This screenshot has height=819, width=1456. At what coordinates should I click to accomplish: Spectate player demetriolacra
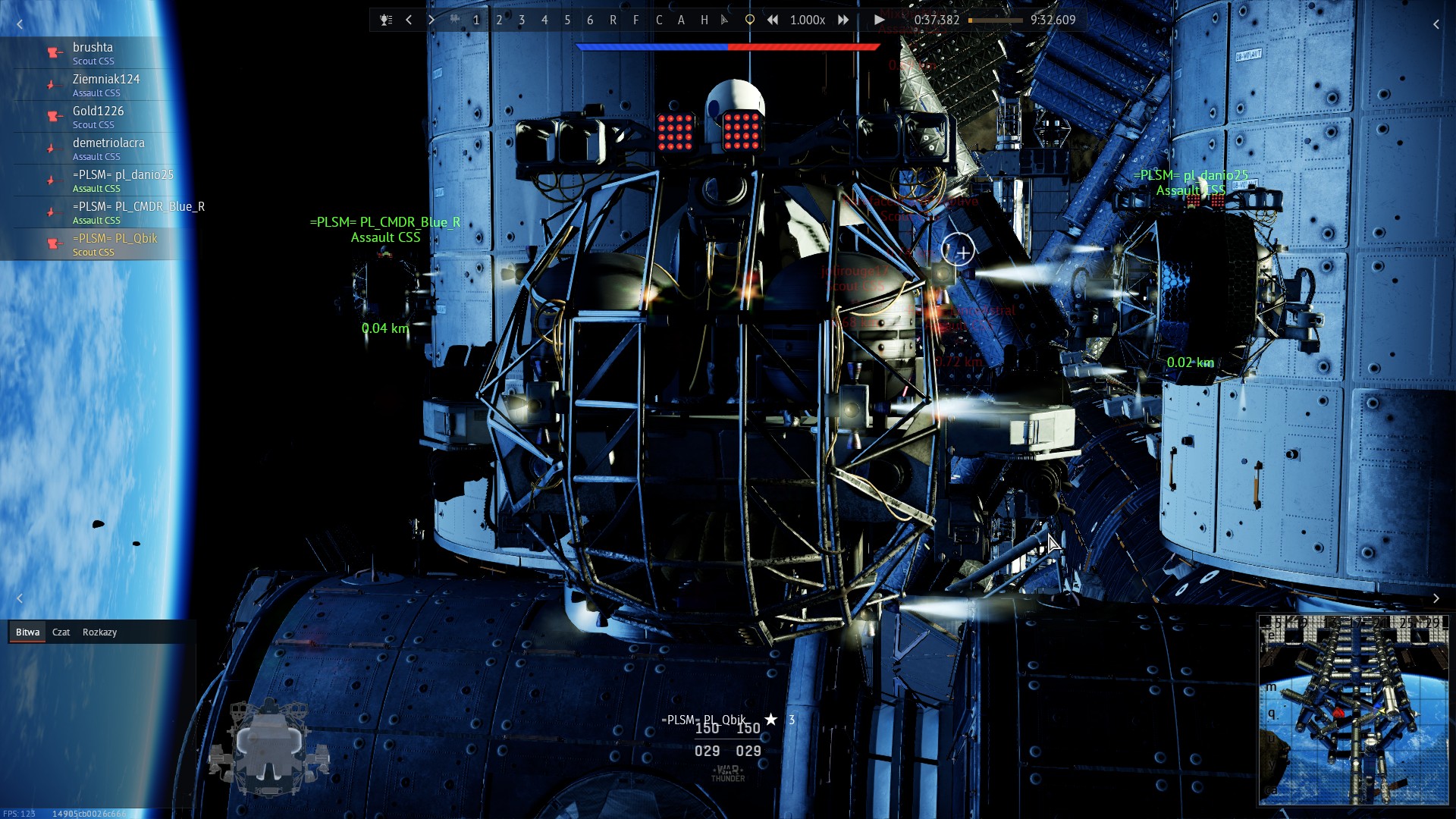108,149
